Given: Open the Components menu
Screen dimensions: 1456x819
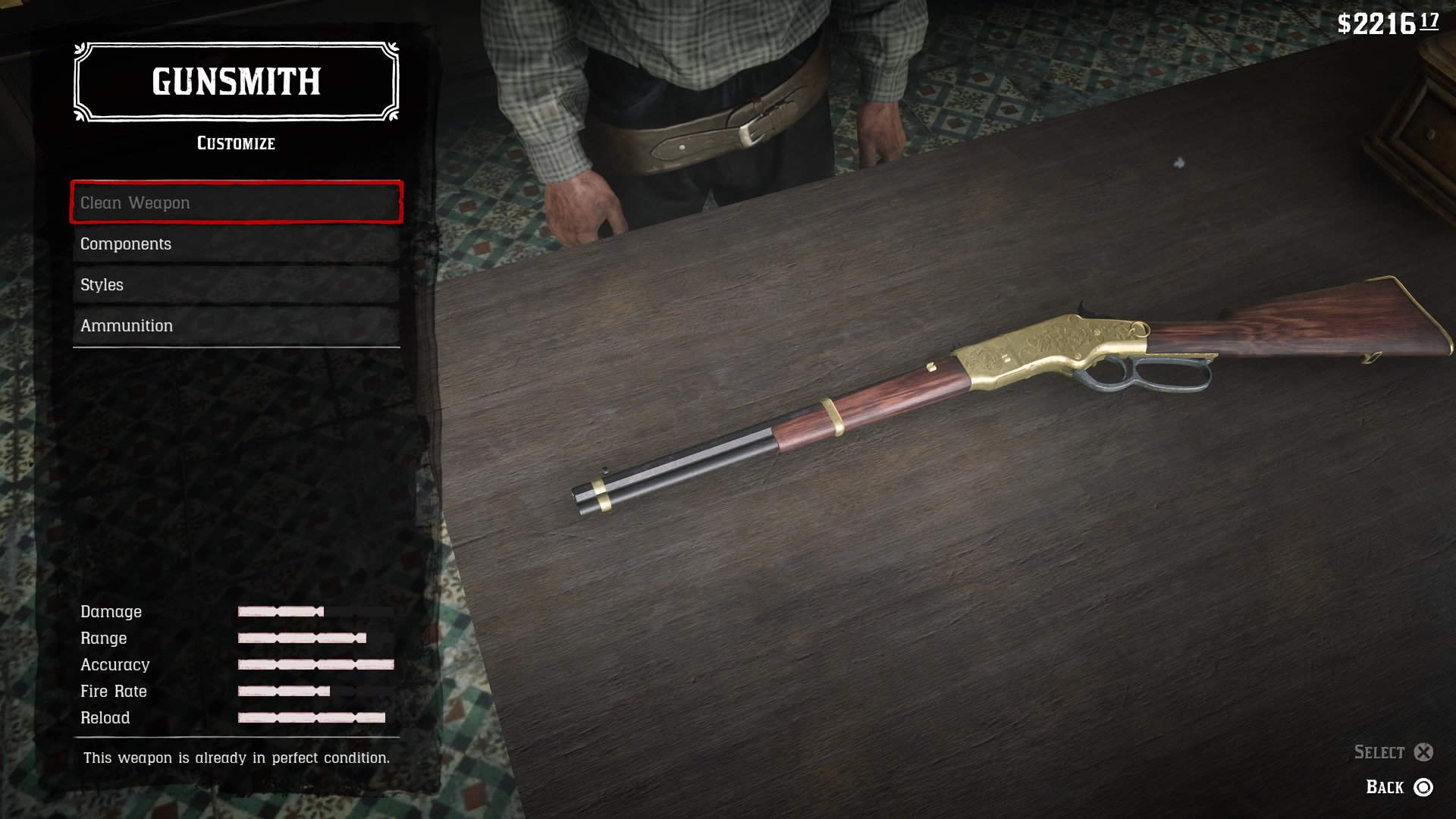Looking at the screenshot, I should 235,243.
